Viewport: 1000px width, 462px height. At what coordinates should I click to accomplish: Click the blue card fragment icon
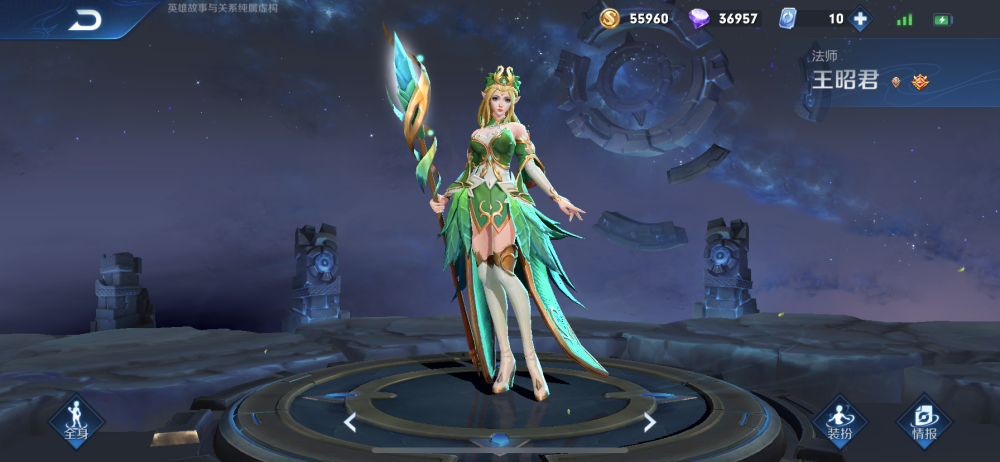(787, 18)
